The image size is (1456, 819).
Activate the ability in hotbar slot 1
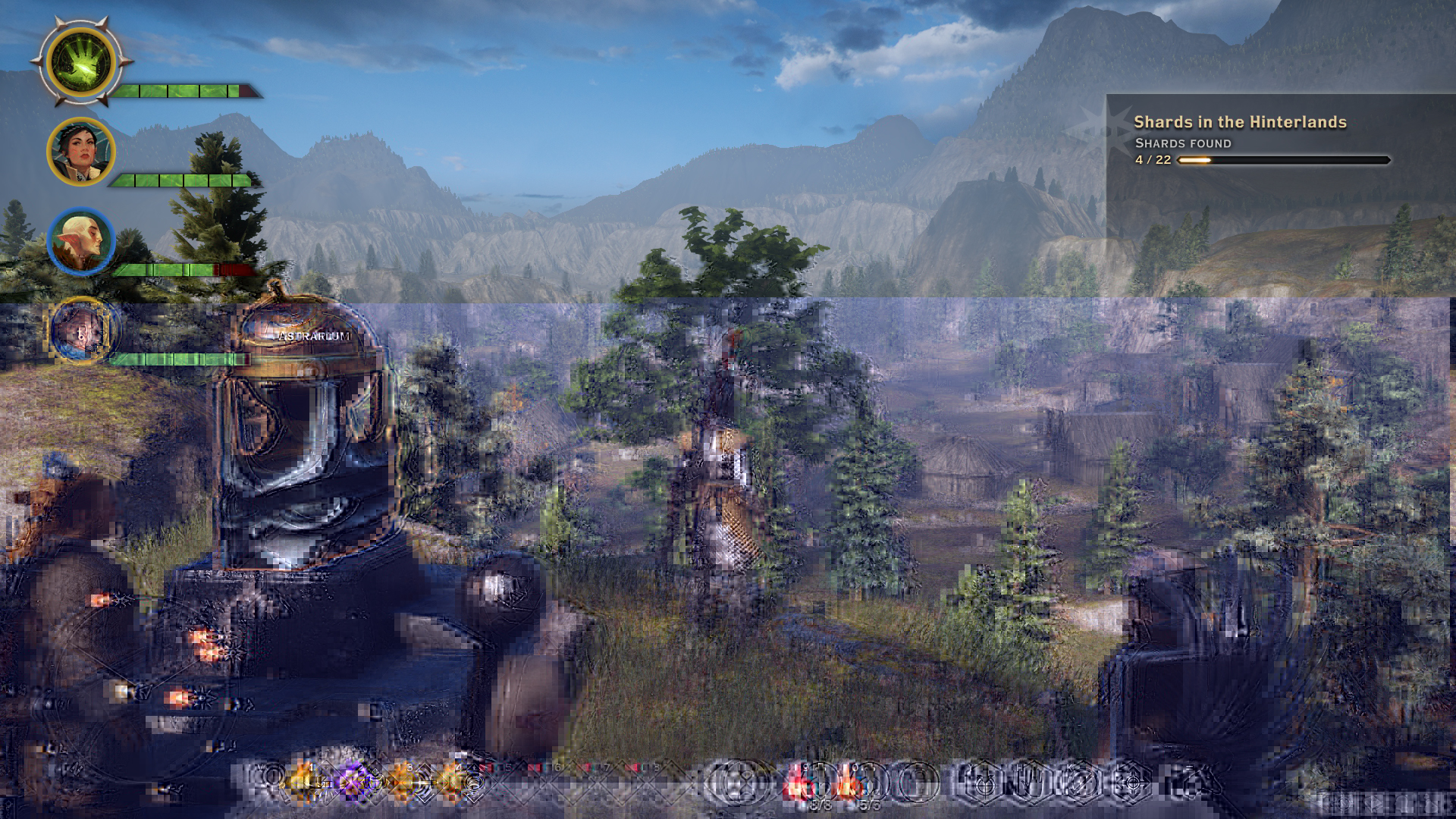304,782
